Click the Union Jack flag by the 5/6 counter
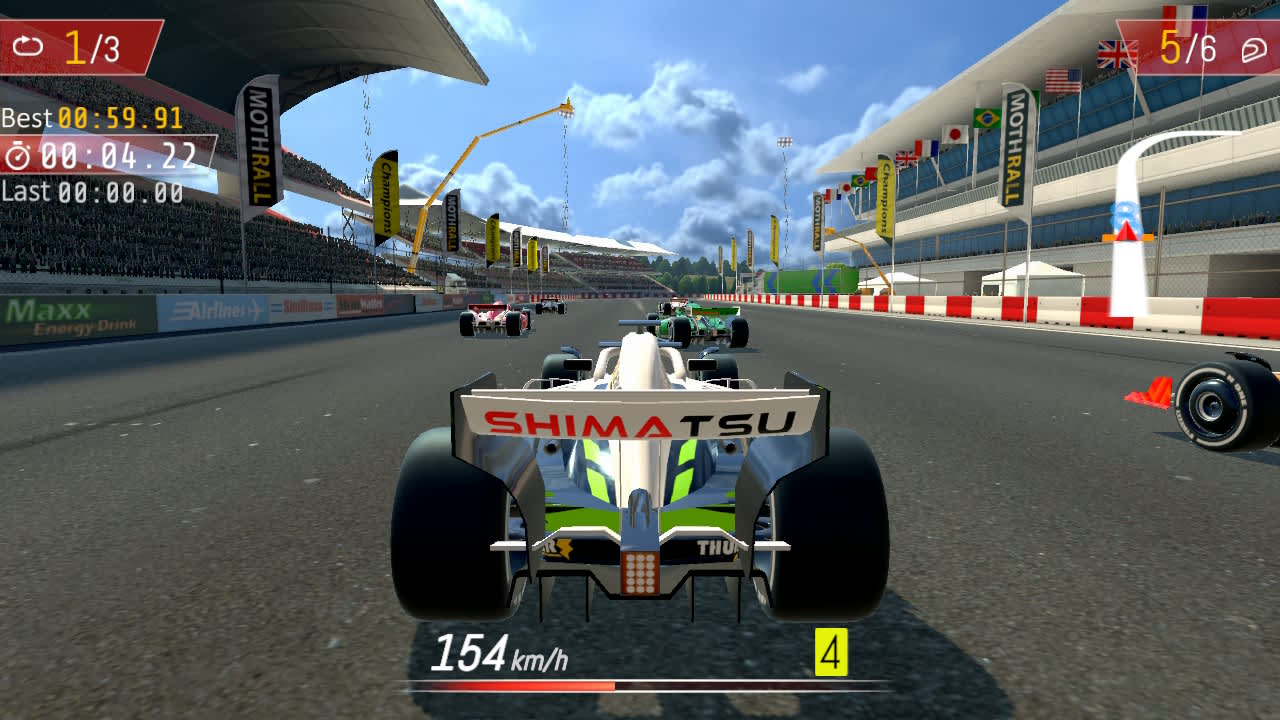Viewport: 1280px width, 720px height. 1117,53
